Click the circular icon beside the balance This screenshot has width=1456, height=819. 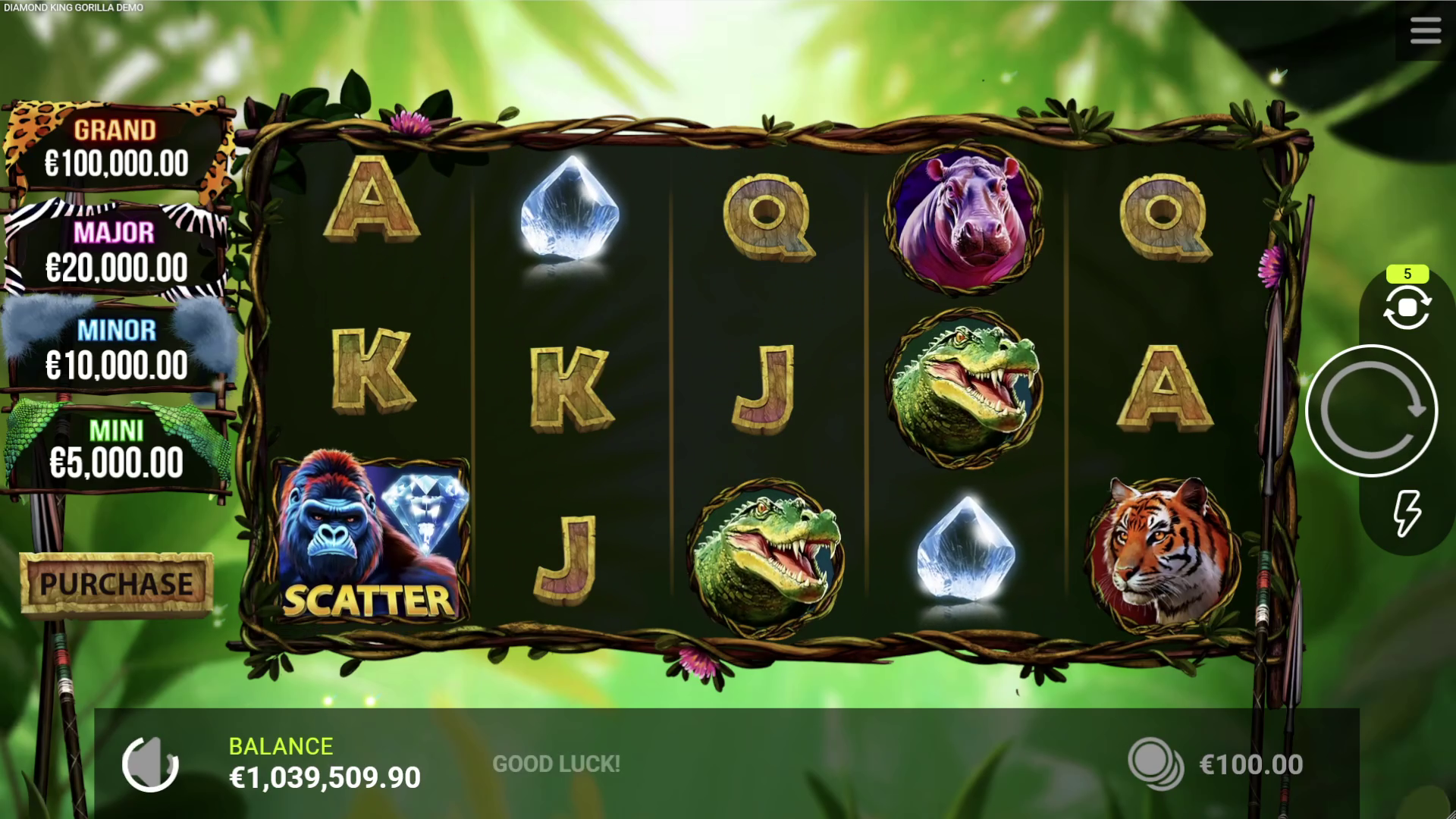point(150,764)
